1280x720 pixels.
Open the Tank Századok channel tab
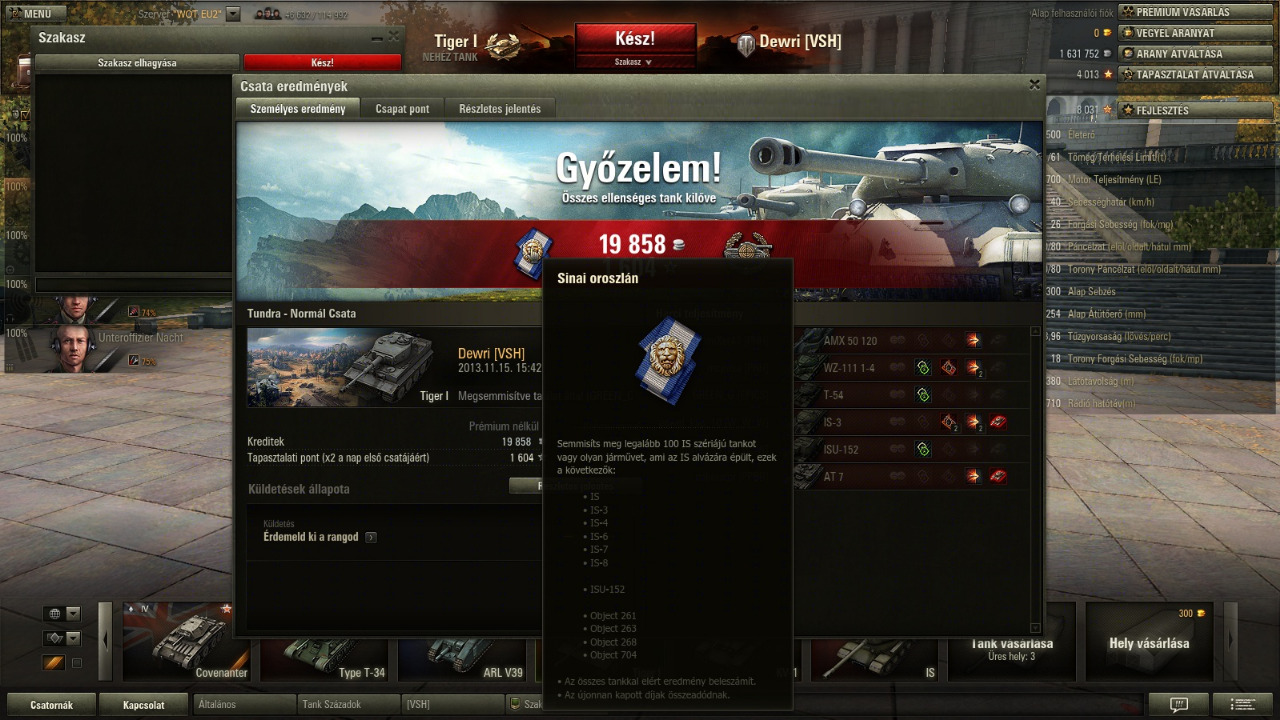click(349, 705)
